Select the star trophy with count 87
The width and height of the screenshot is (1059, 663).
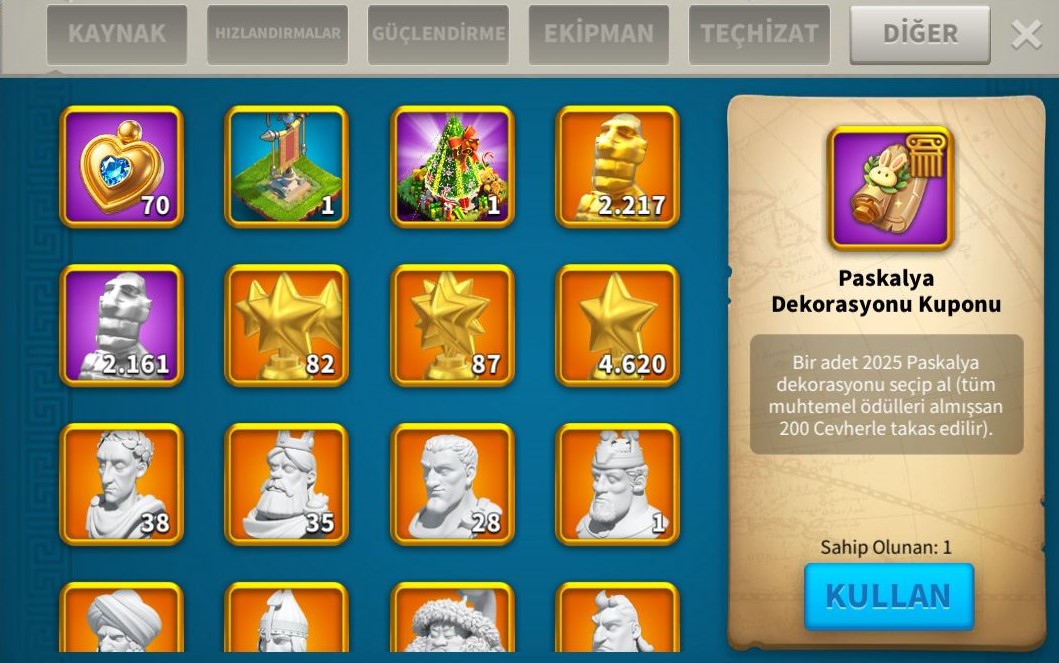[452, 325]
